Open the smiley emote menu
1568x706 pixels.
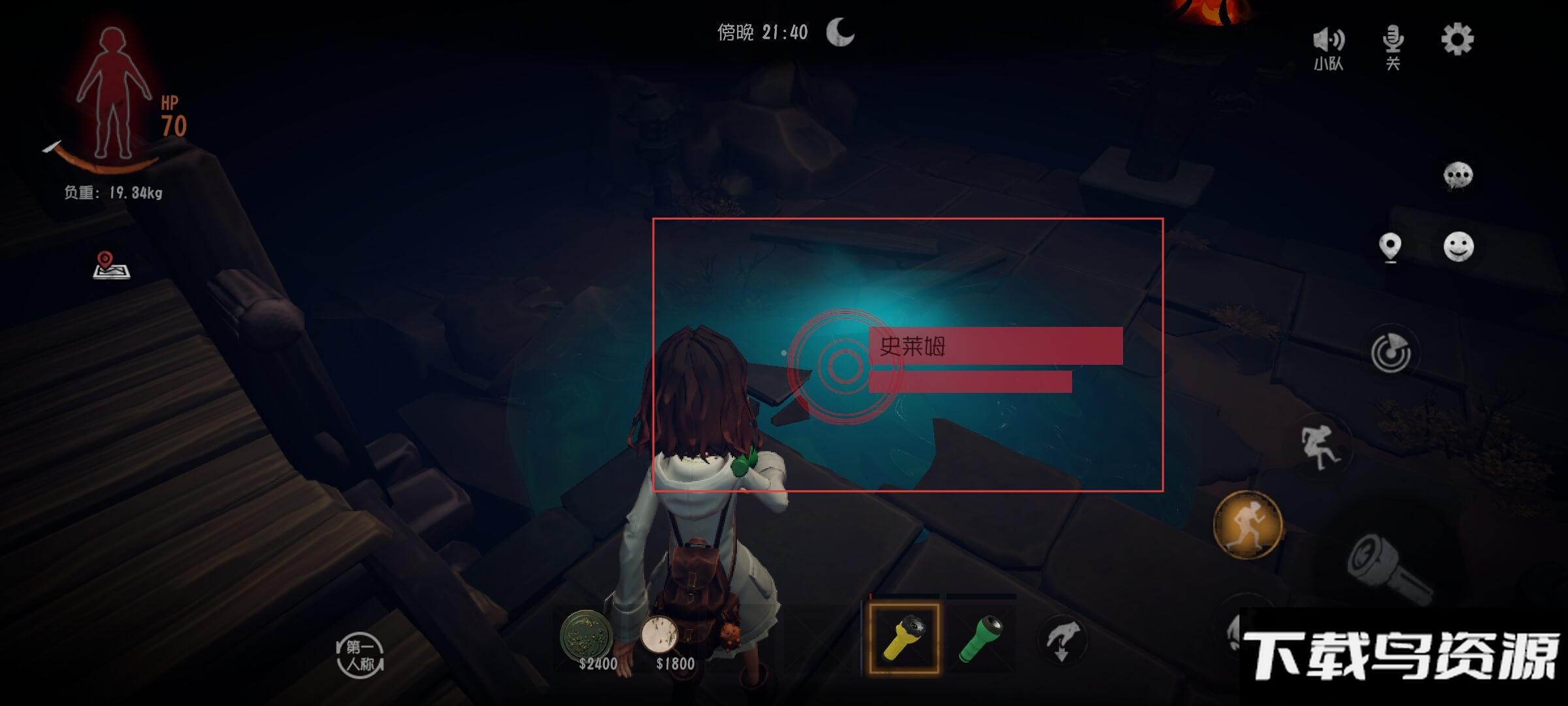(x=1458, y=247)
